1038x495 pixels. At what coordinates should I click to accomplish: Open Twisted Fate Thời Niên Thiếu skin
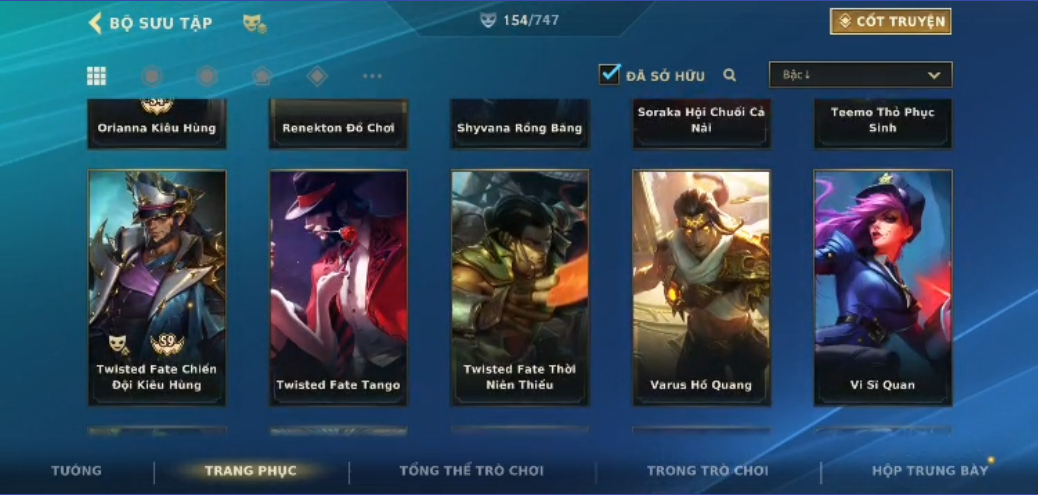point(520,287)
